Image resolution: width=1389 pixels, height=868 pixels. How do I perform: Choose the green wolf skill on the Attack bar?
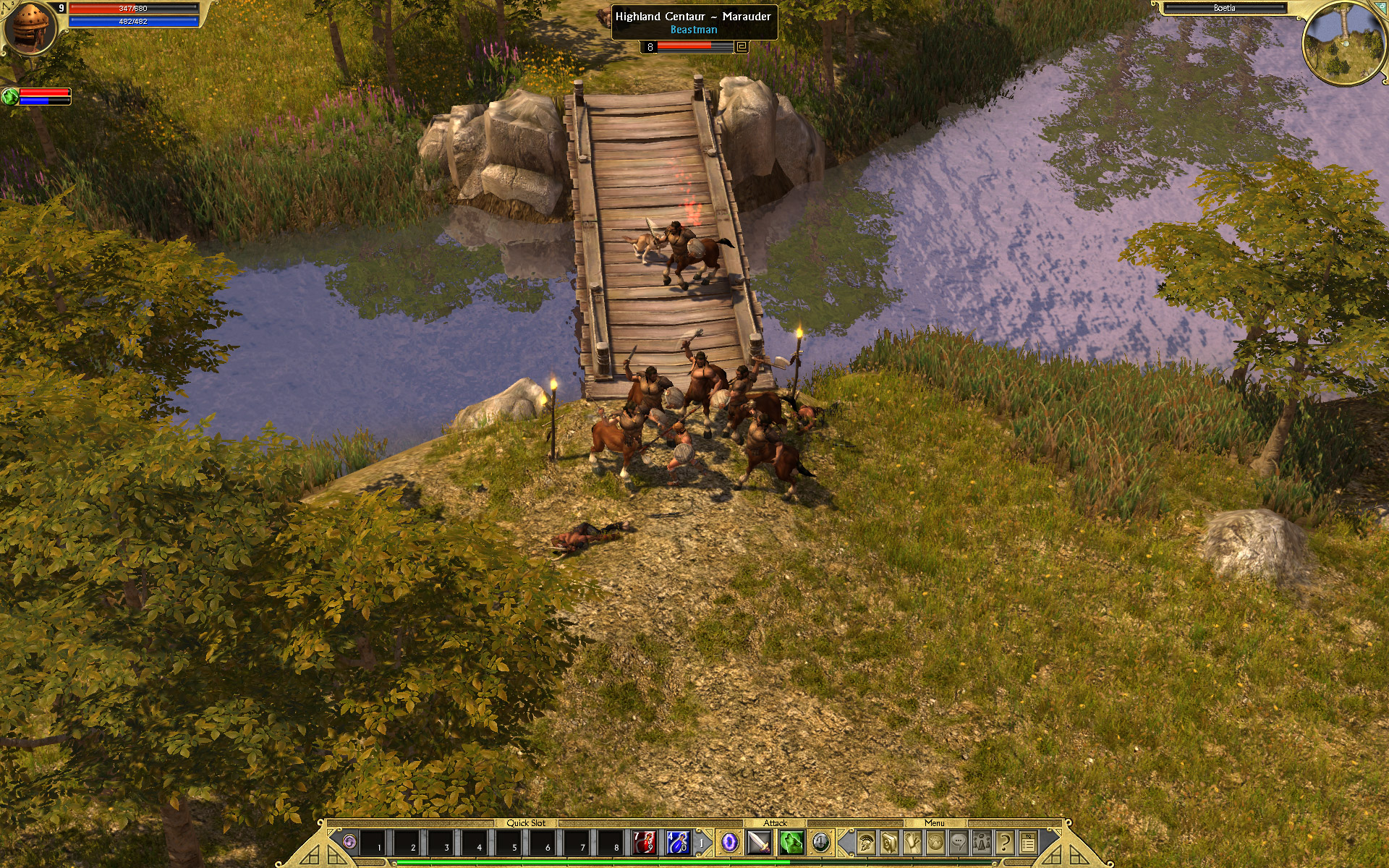point(791,842)
